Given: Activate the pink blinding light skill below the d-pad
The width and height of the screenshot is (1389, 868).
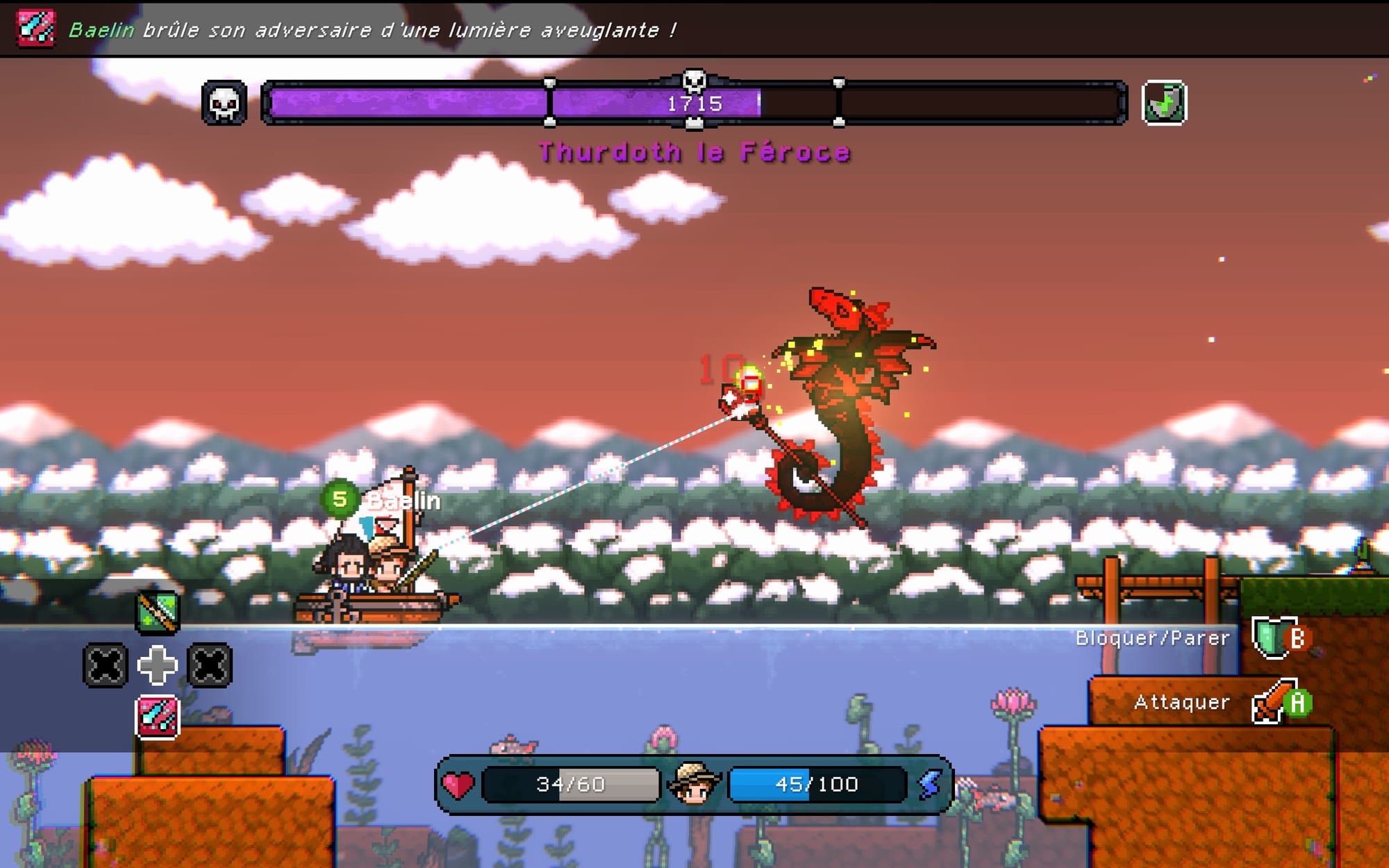Looking at the screenshot, I should [158, 717].
